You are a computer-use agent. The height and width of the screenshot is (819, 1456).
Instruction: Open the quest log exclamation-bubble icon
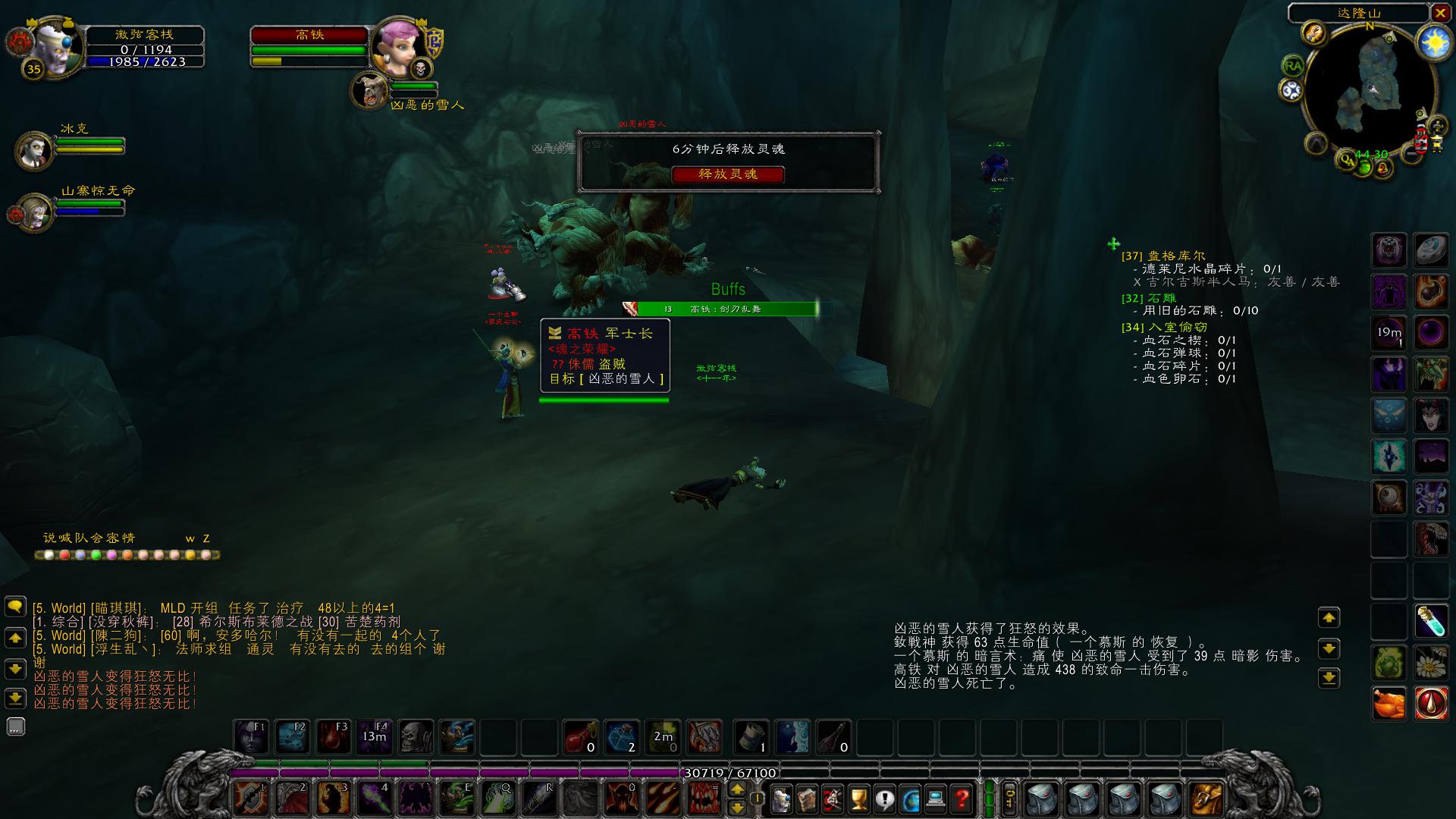click(x=886, y=799)
